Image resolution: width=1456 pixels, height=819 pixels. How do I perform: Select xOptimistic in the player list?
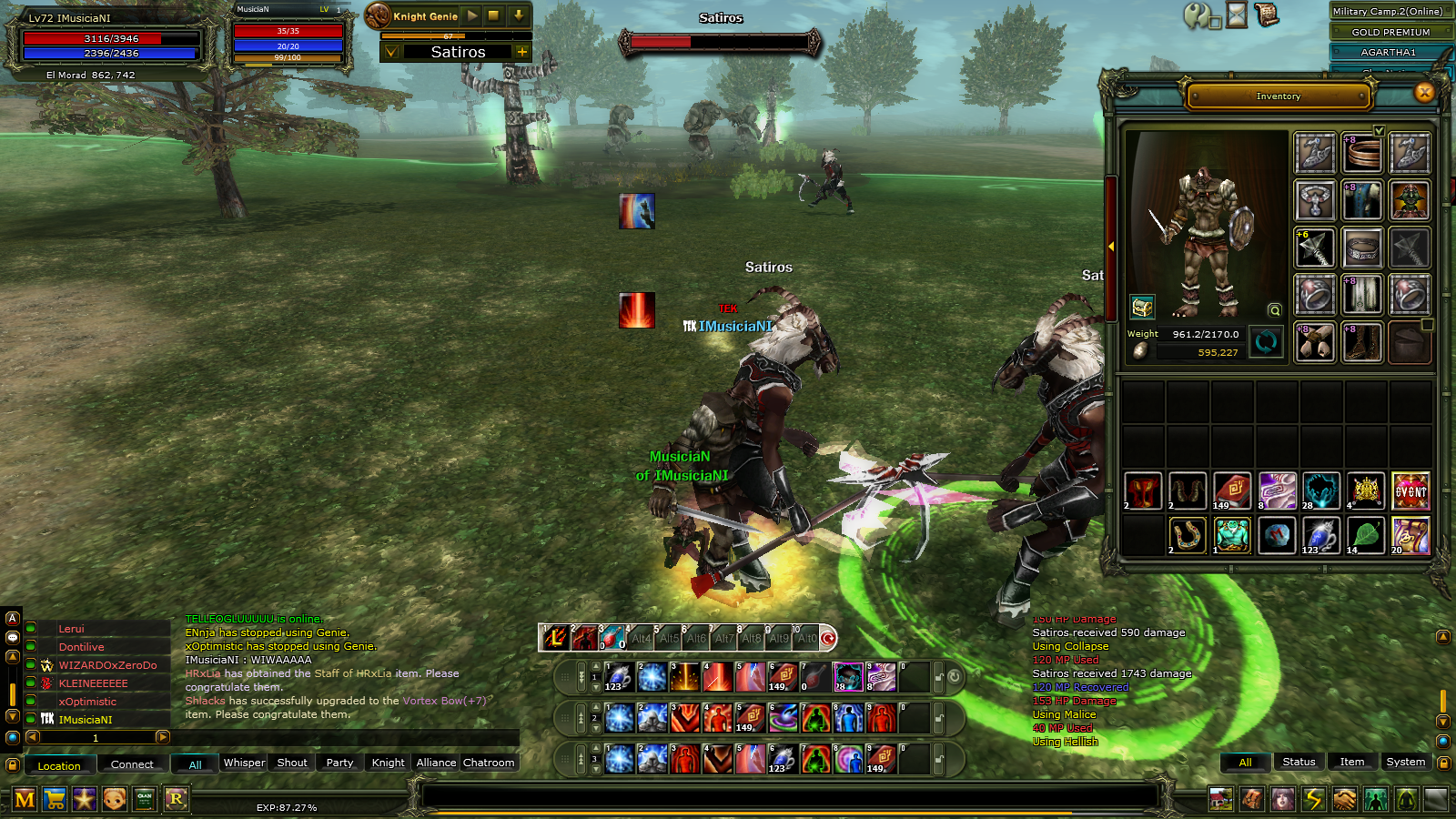click(x=88, y=702)
